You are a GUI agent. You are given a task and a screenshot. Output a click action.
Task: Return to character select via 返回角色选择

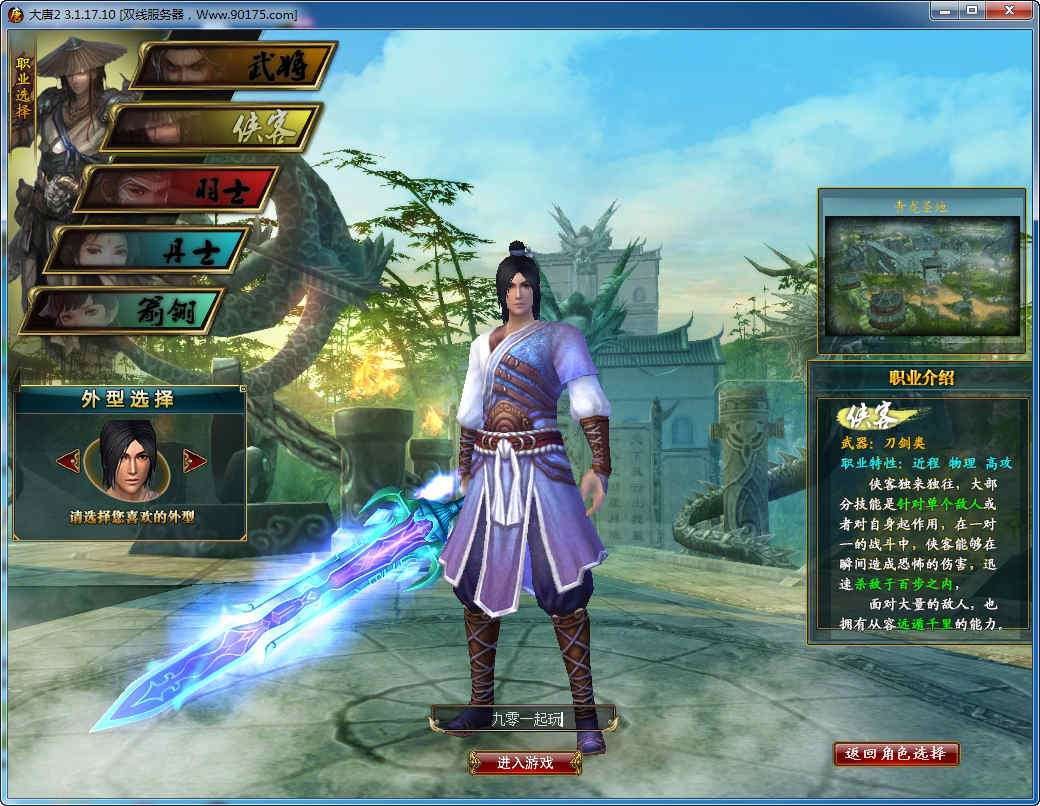click(x=896, y=753)
